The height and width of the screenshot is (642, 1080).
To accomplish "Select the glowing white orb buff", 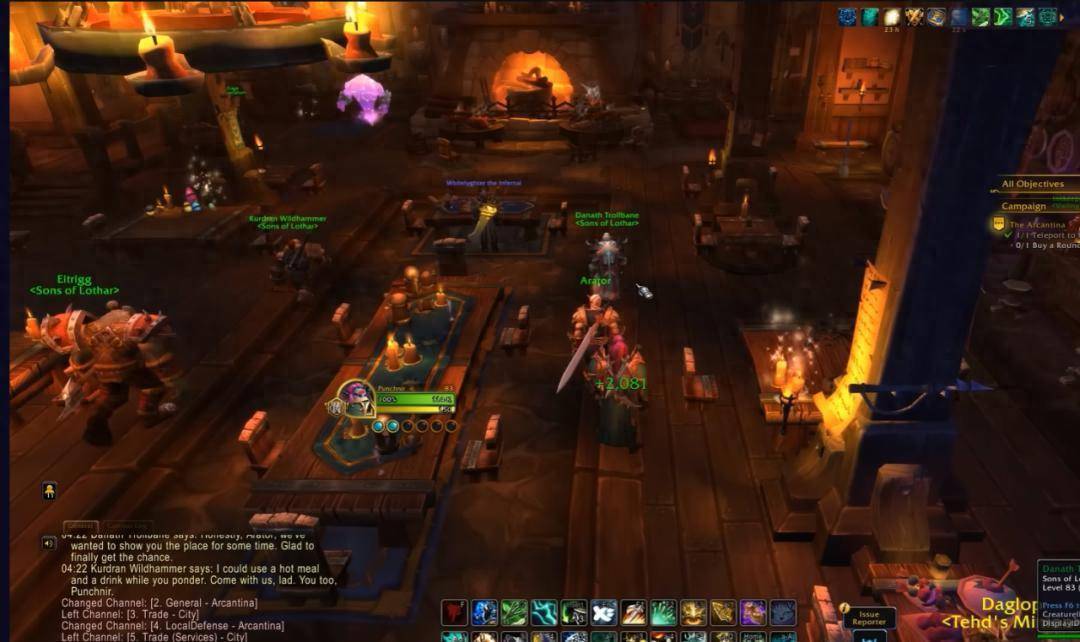I will 892,16.
